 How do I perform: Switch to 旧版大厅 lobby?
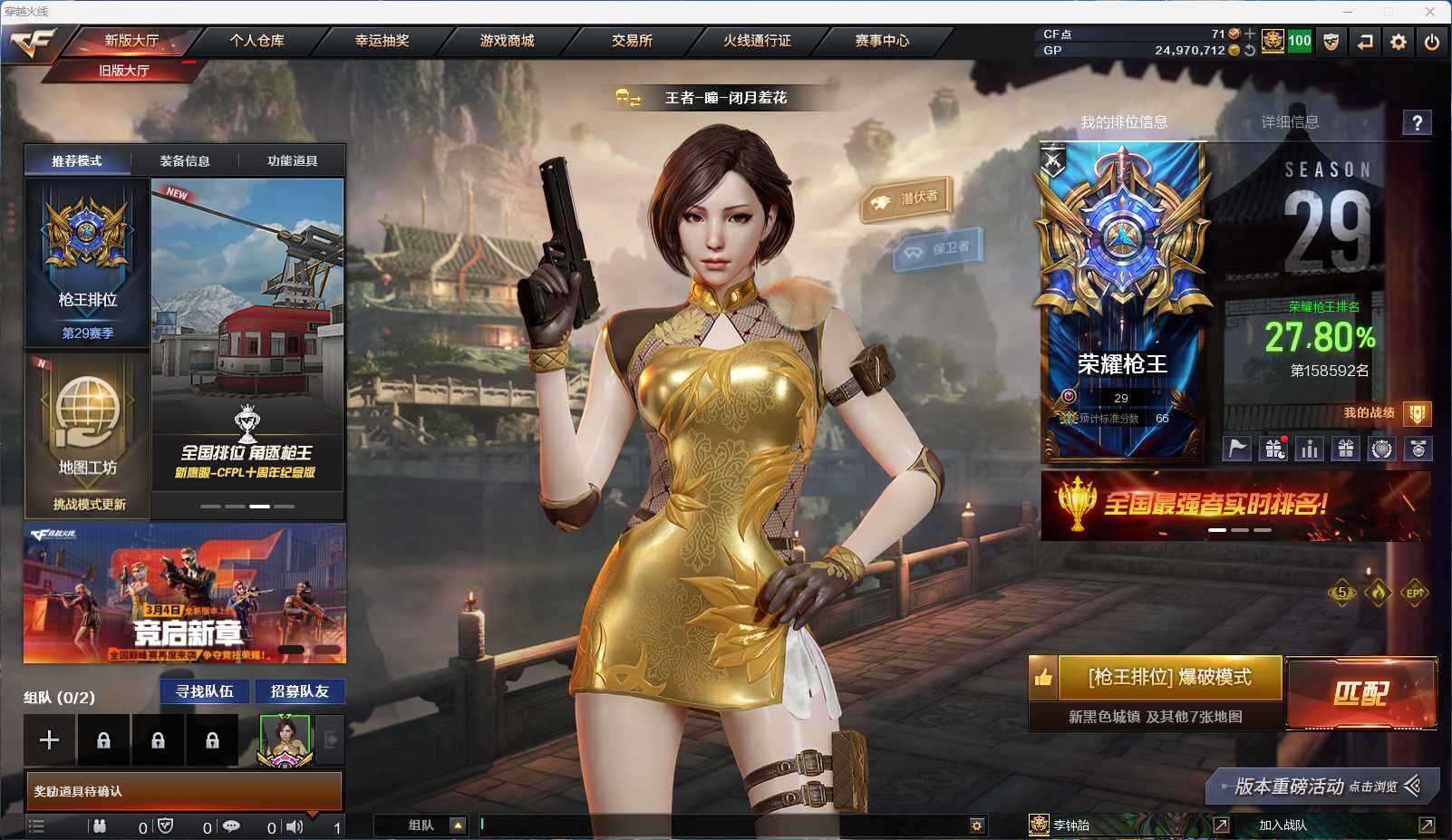124,71
